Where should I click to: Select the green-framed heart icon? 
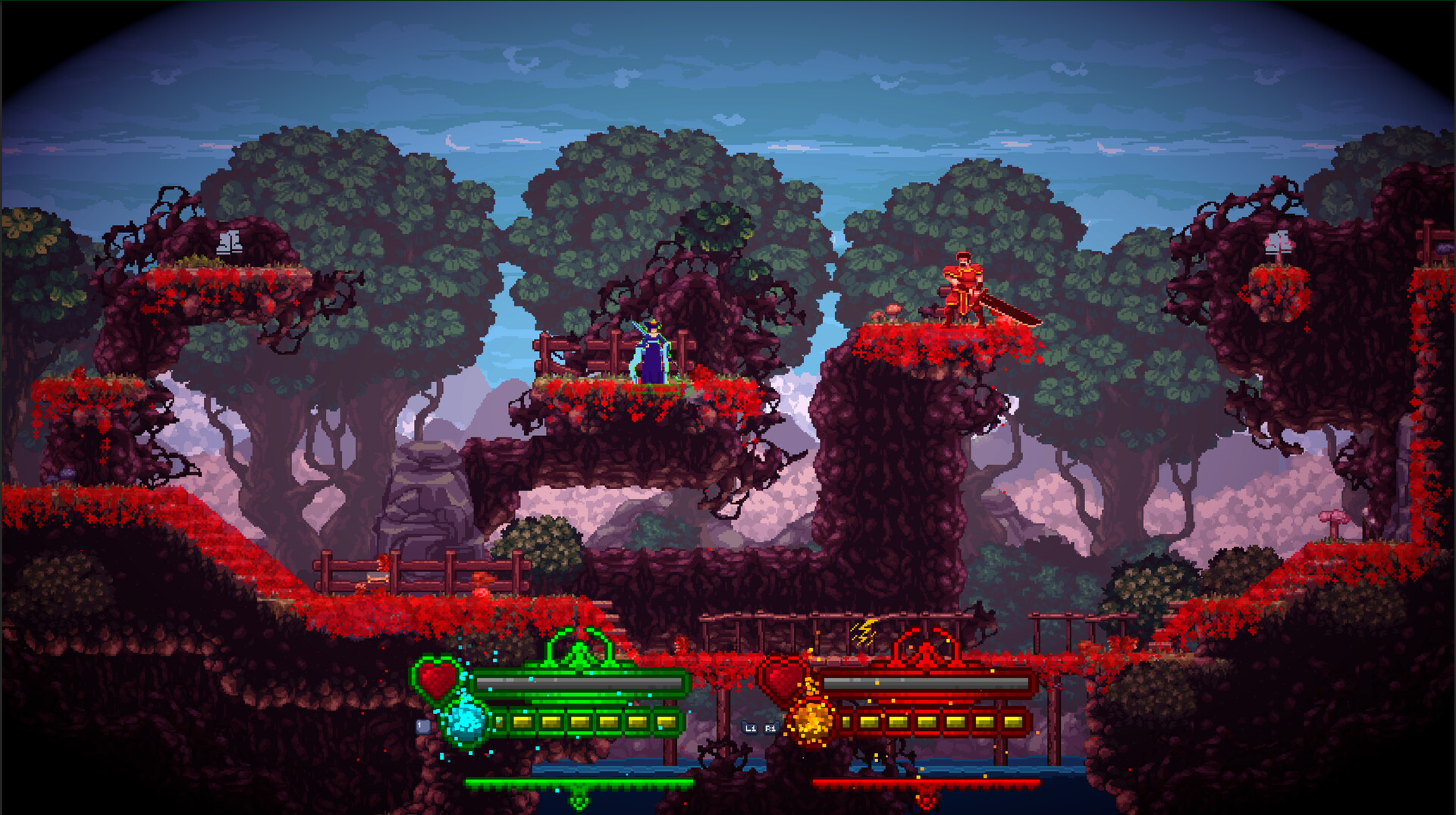pos(438,677)
